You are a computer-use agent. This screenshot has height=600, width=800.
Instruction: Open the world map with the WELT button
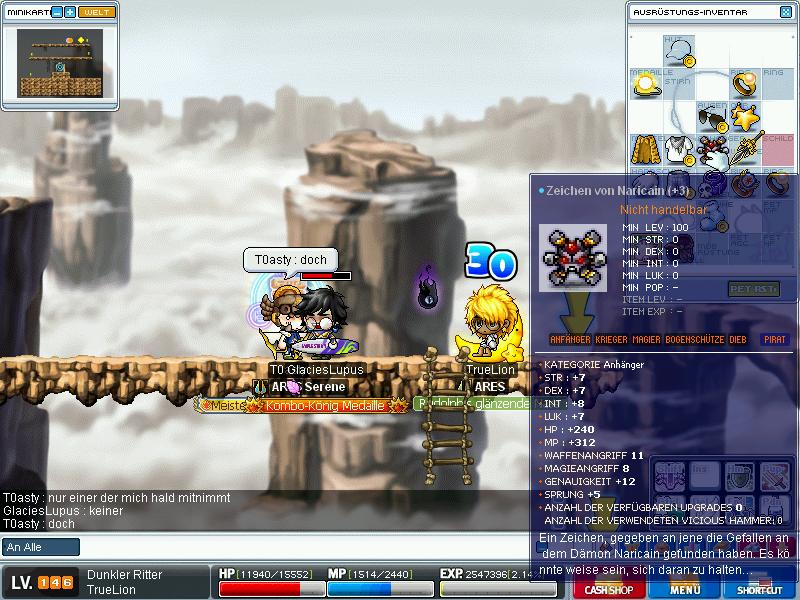point(96,12)
